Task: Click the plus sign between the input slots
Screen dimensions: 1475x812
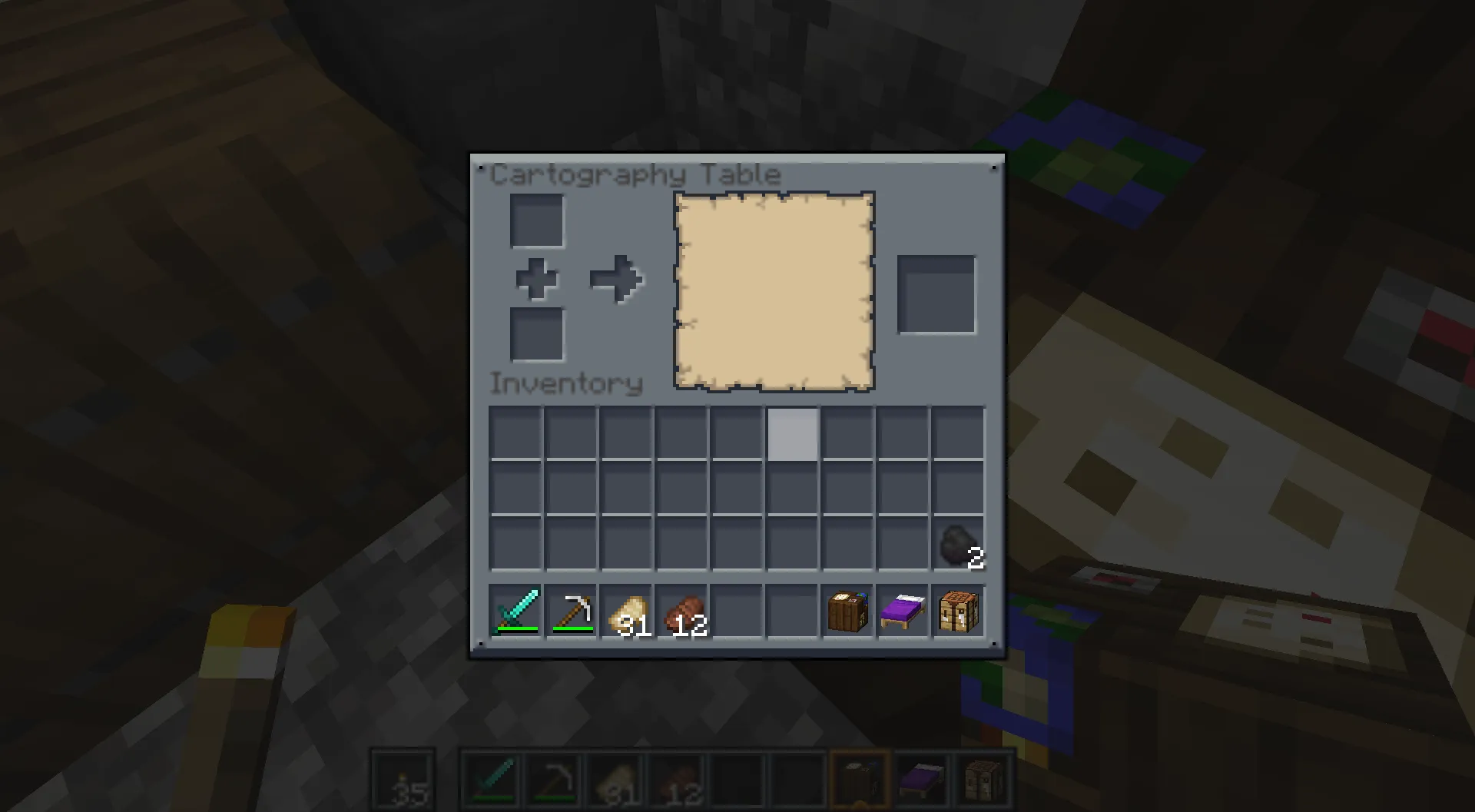Action: 536,280
